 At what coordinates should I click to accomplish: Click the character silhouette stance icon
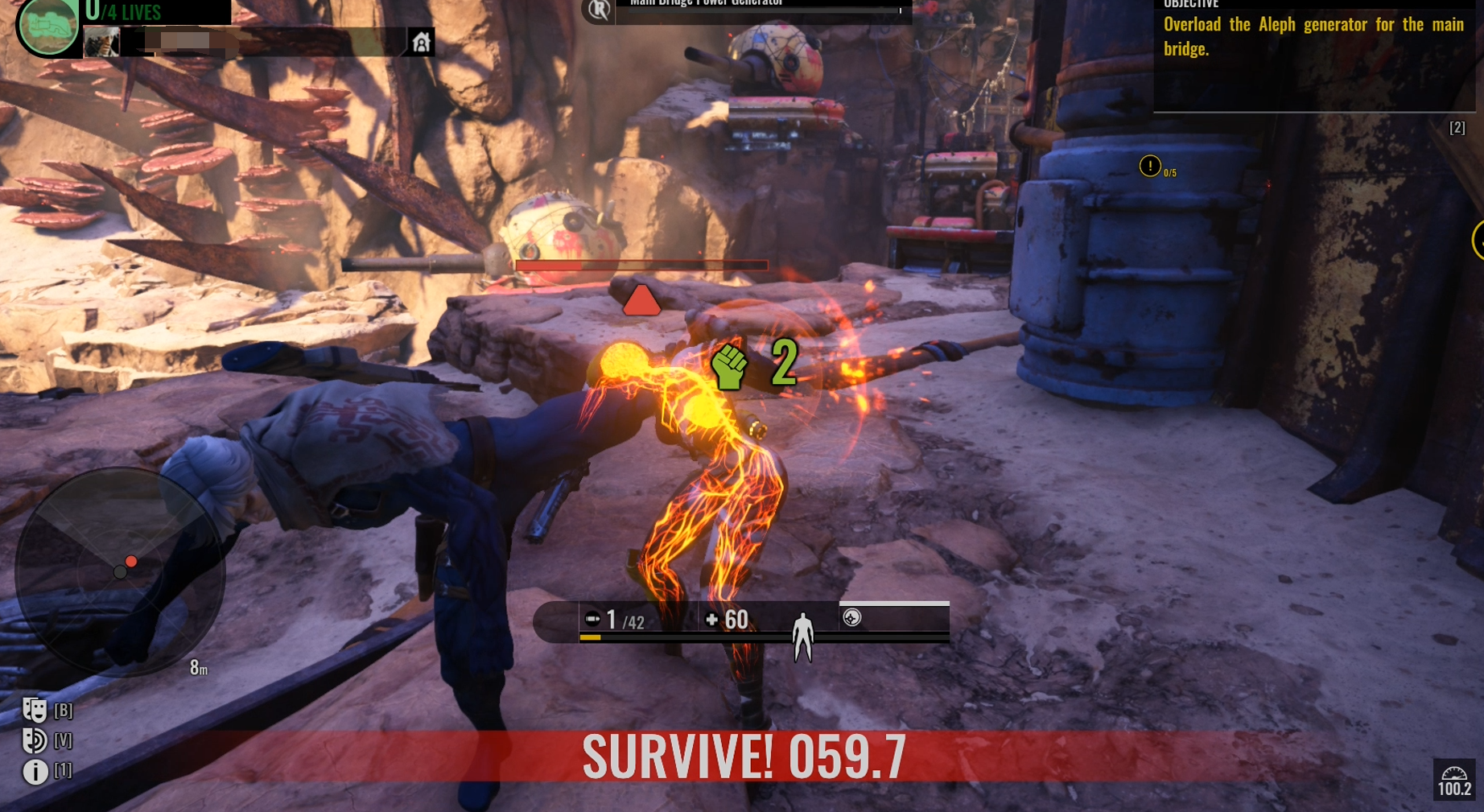coord(802,637)
